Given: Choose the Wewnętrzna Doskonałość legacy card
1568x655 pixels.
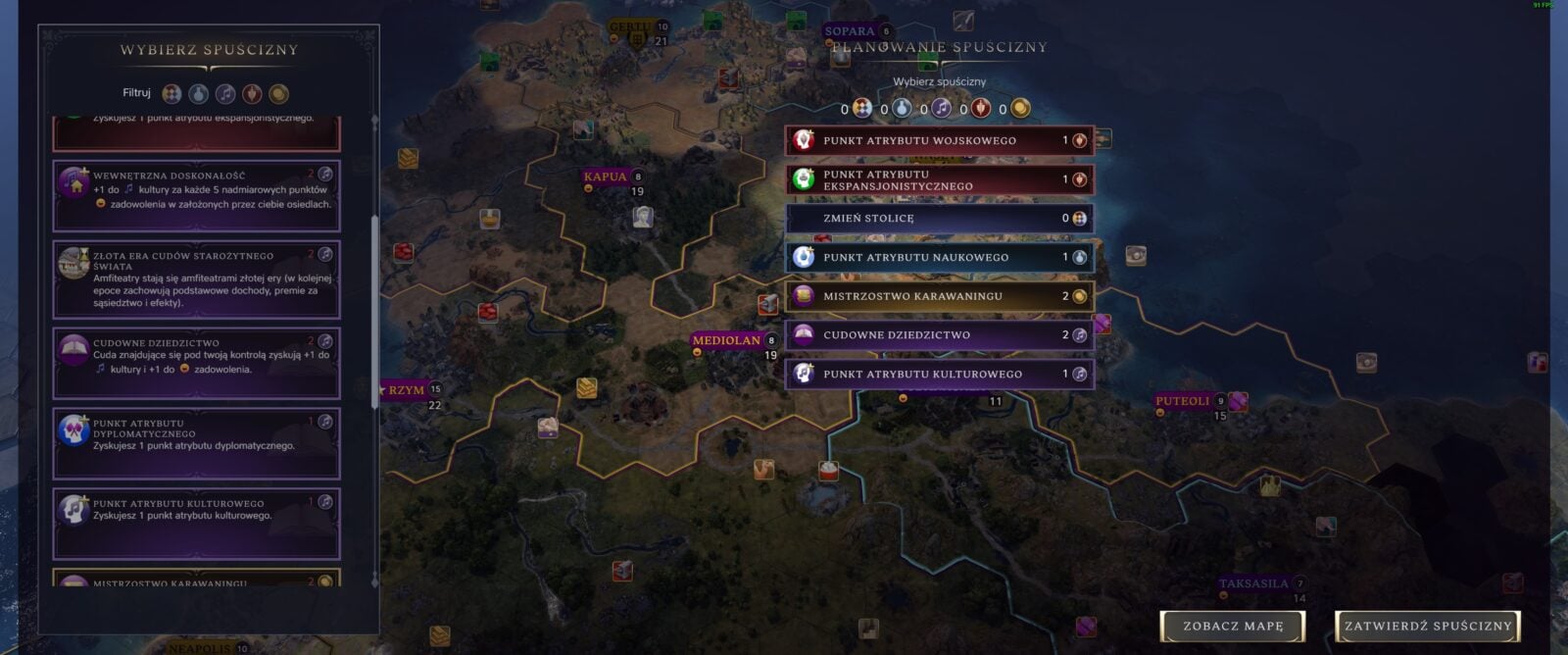Looking at the screenshot, I should 196,196.
